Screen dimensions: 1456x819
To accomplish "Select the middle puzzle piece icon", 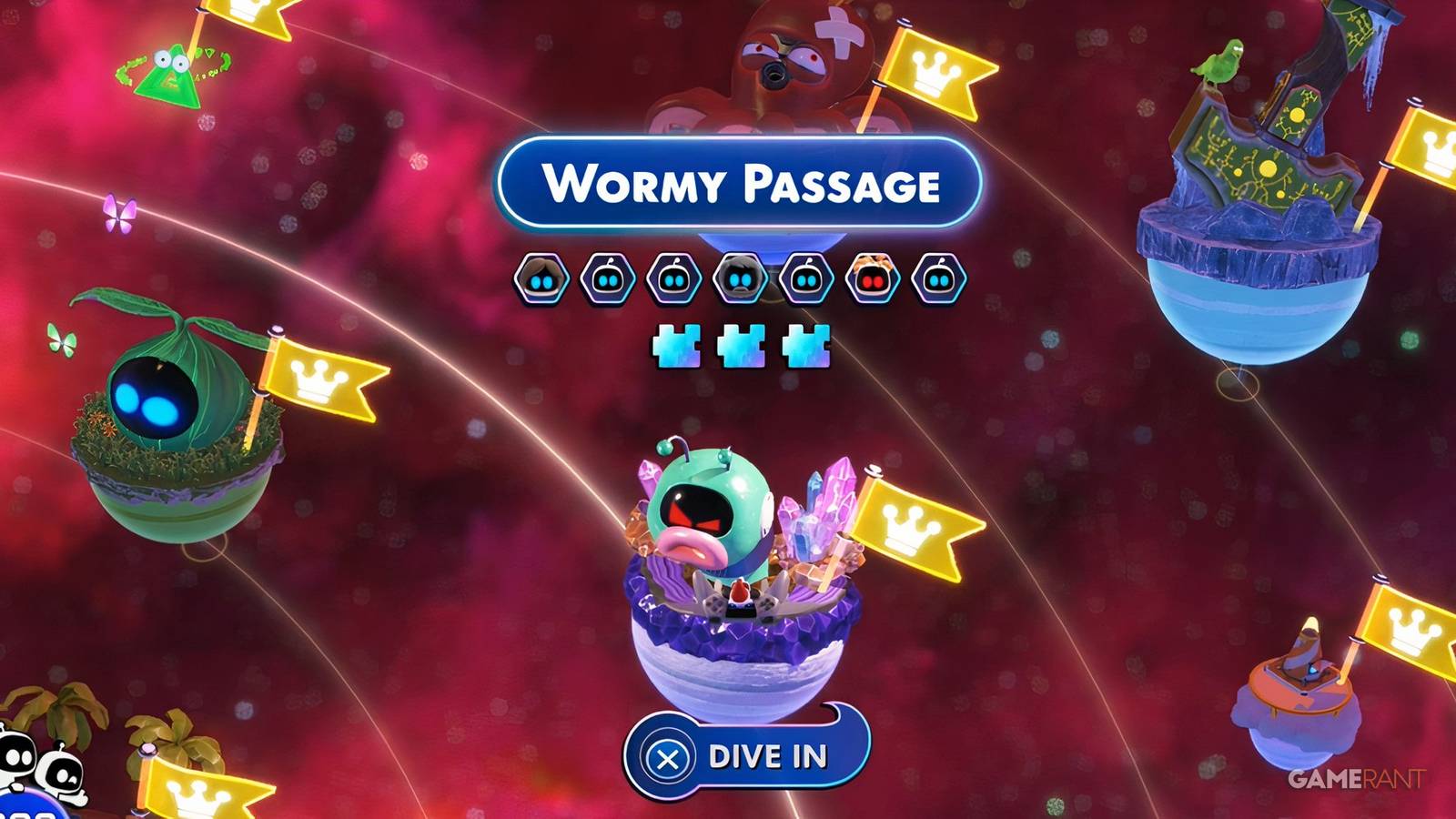I will [x=740, y=346].
